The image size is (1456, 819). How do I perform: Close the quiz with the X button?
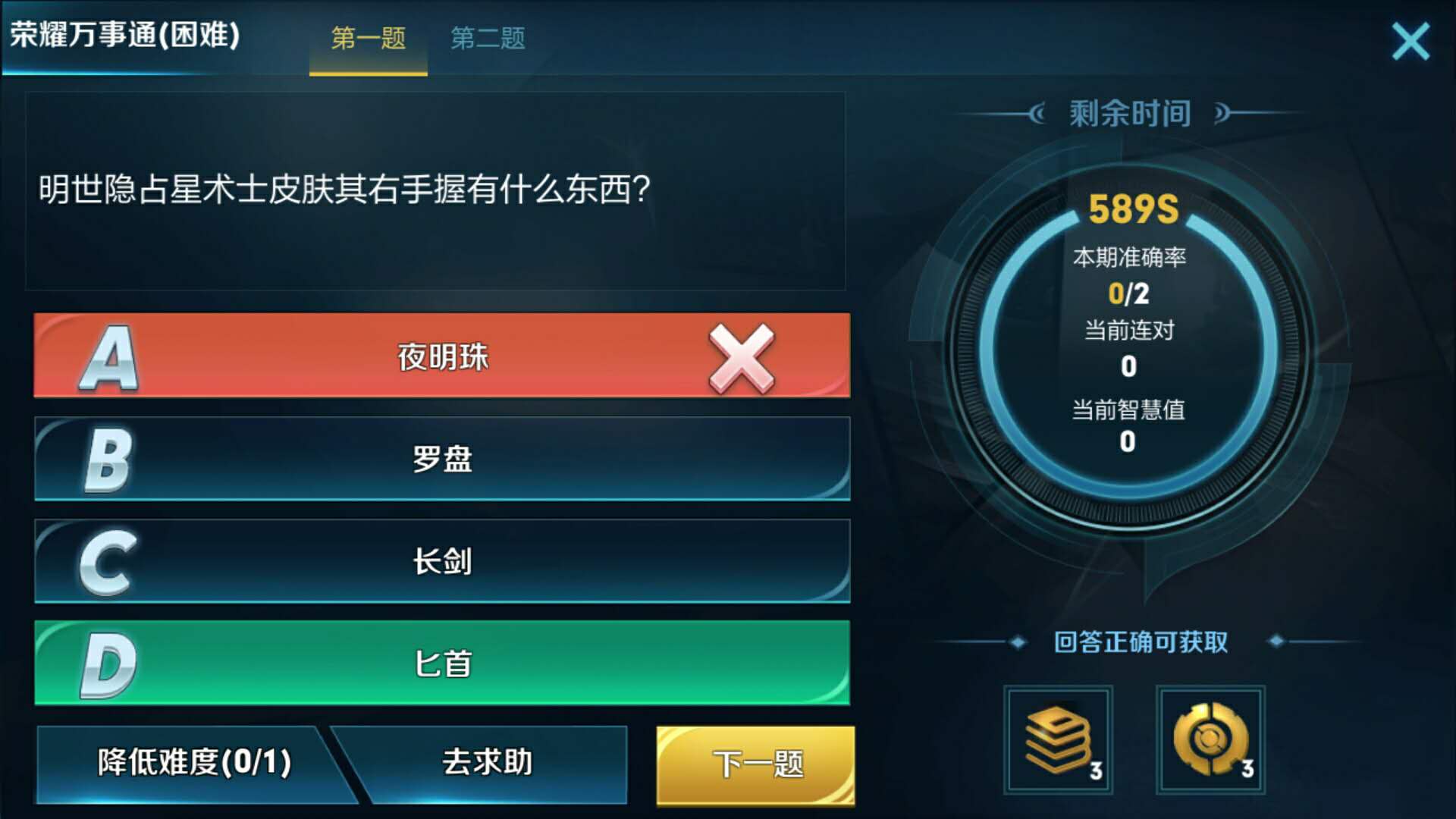[x=1410, y=40]
